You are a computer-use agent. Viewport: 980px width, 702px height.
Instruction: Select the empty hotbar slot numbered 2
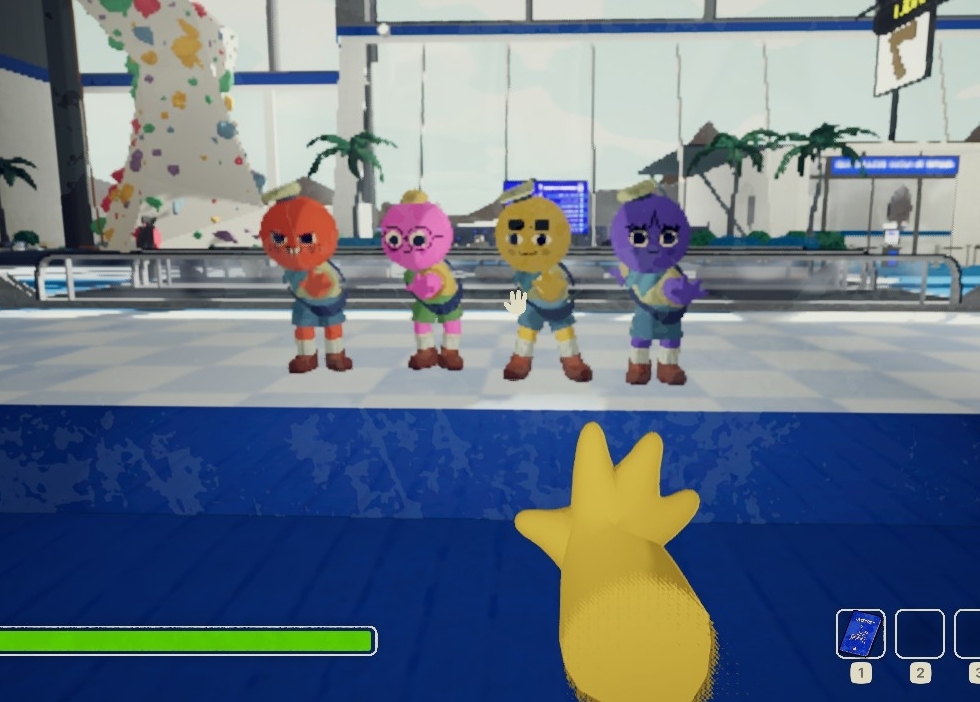pos(919,634)
